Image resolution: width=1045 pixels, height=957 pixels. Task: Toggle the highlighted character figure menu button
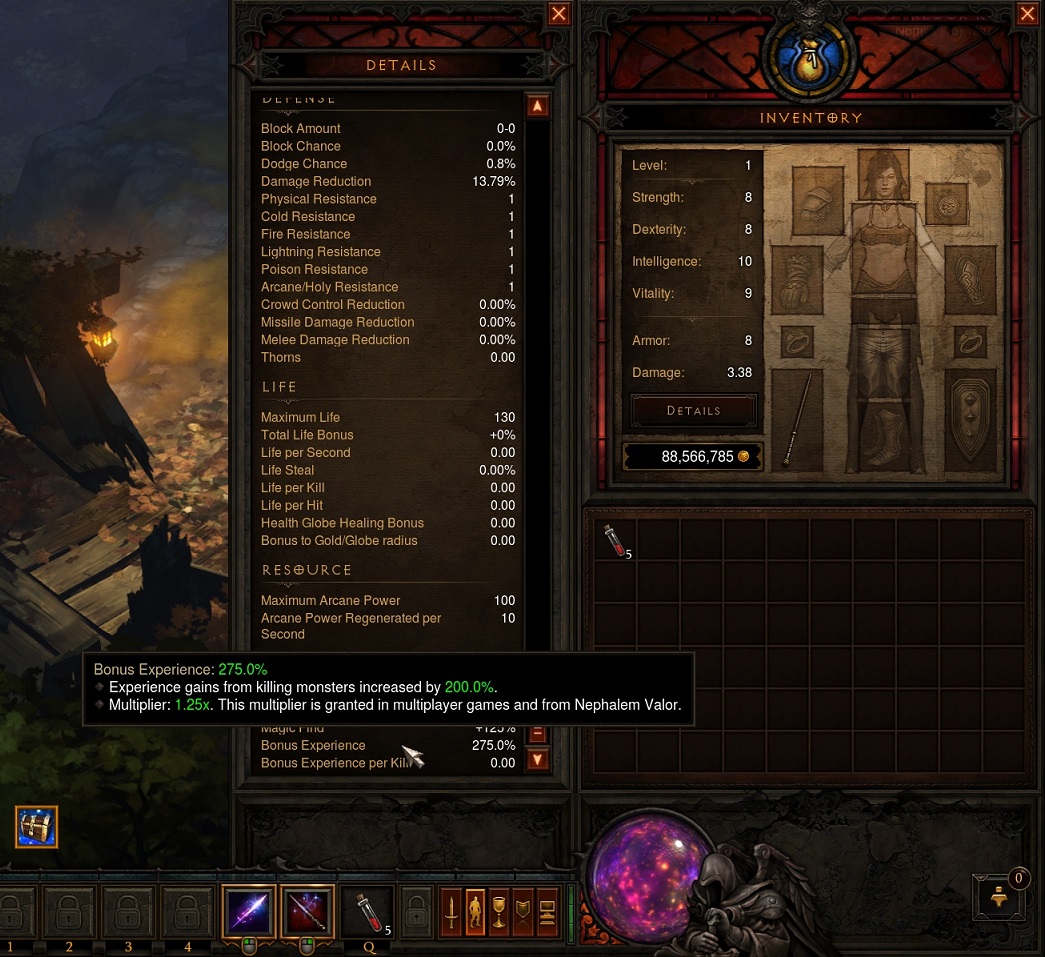(x=476, y=912)
